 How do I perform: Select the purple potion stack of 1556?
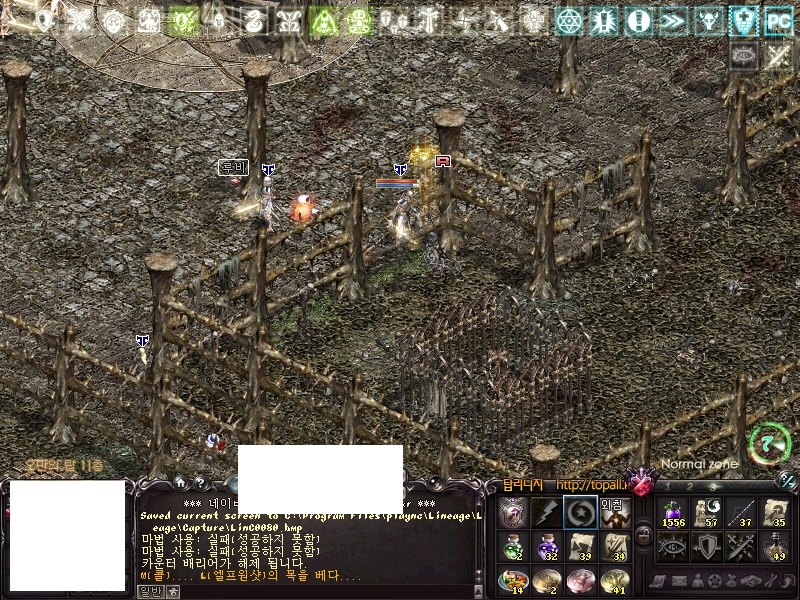click(x=673, y=512)
